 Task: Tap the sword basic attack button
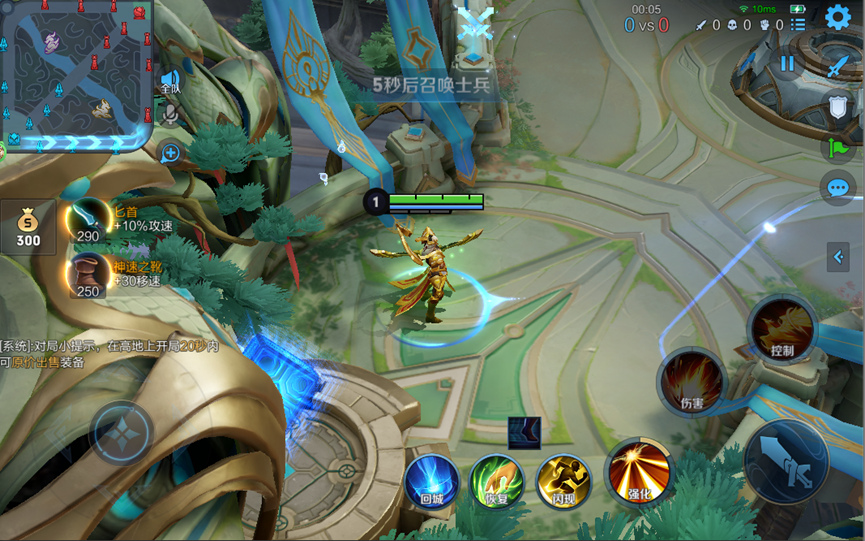click(x=786, y=461)
